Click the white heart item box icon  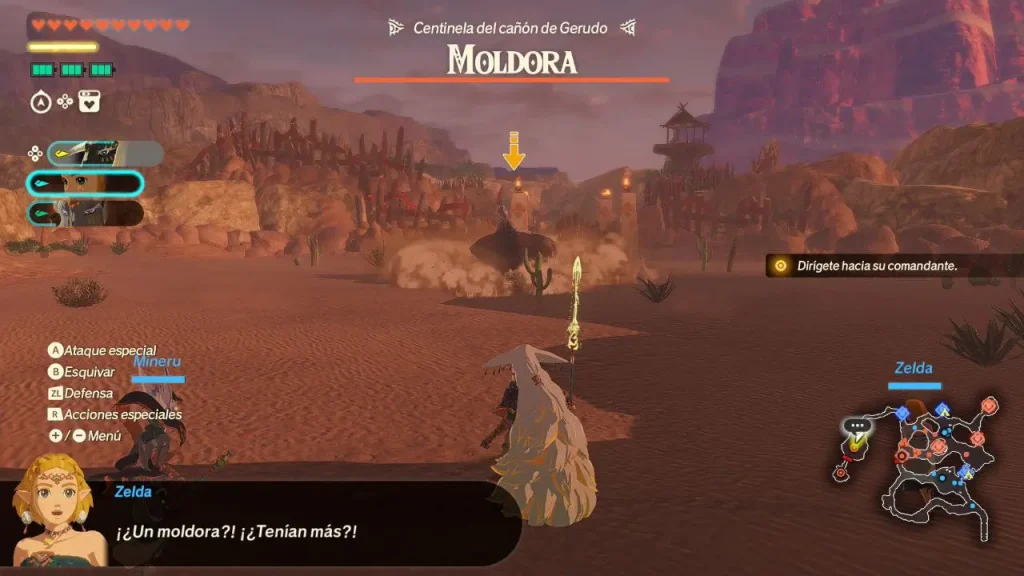tap(89, 101)
